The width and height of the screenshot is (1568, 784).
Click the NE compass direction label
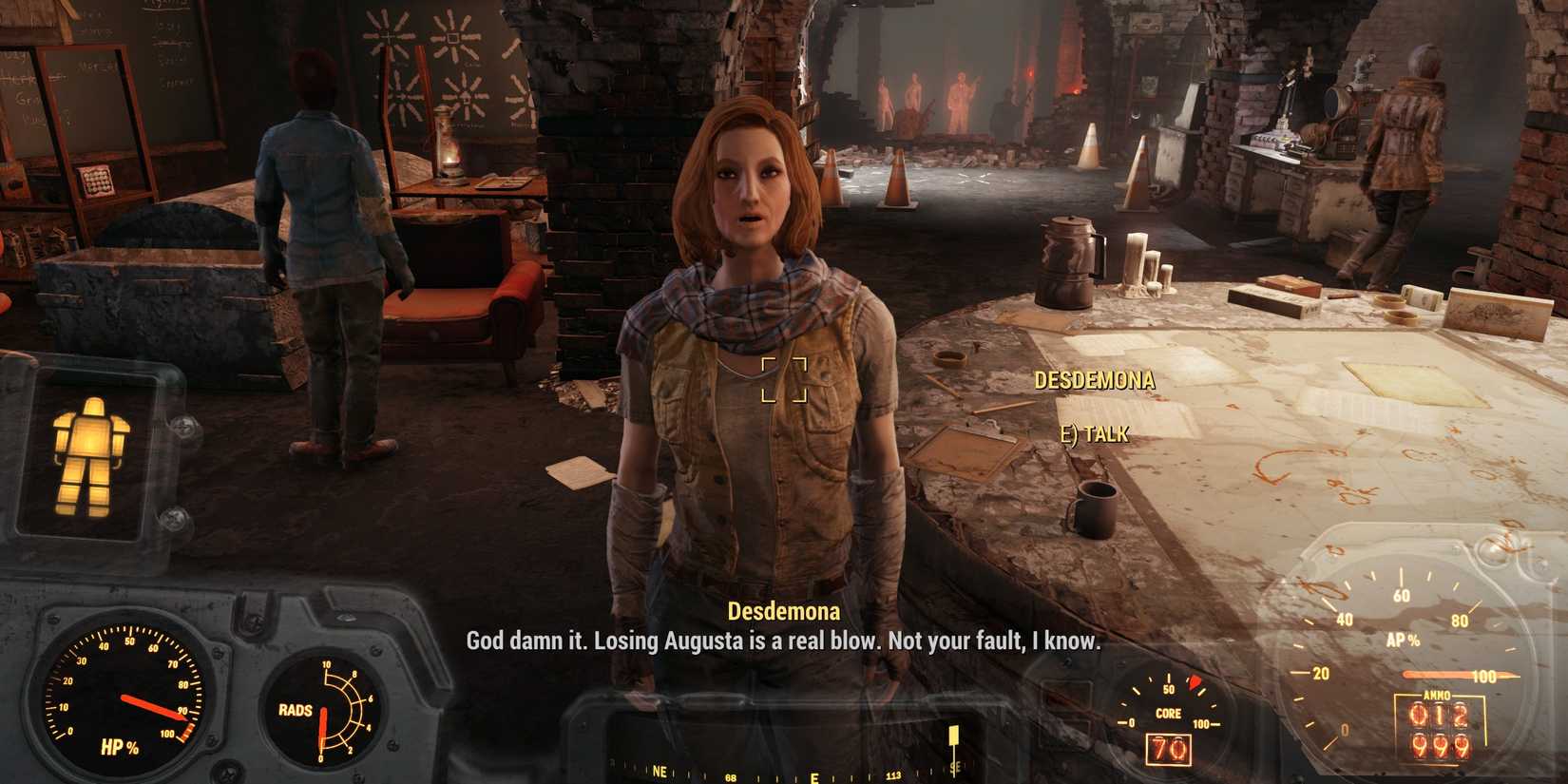pyautogui.click(x=660, y=771)
